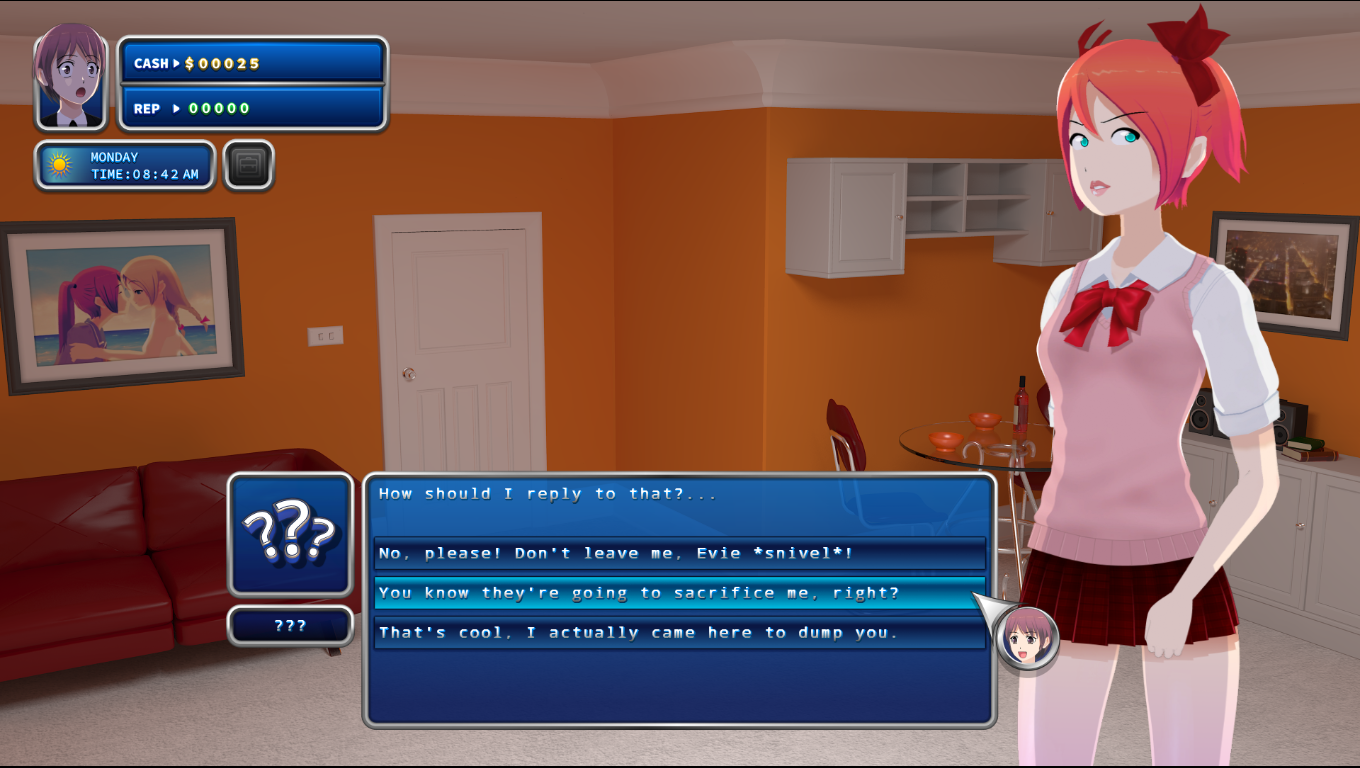
Task: Click the '???' name plate under the portrait
Action: click(x=289, y=625)
